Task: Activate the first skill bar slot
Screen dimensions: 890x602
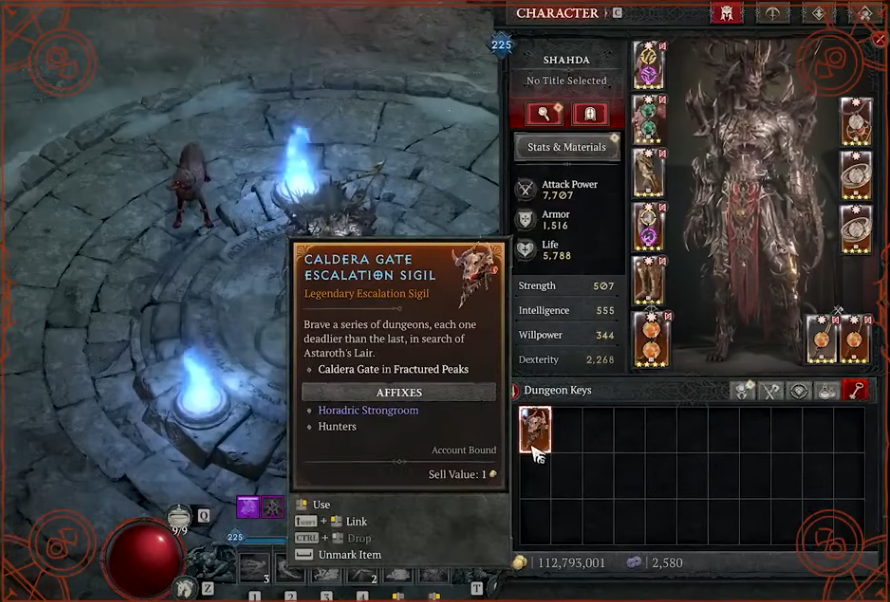Action: [254, 568]
